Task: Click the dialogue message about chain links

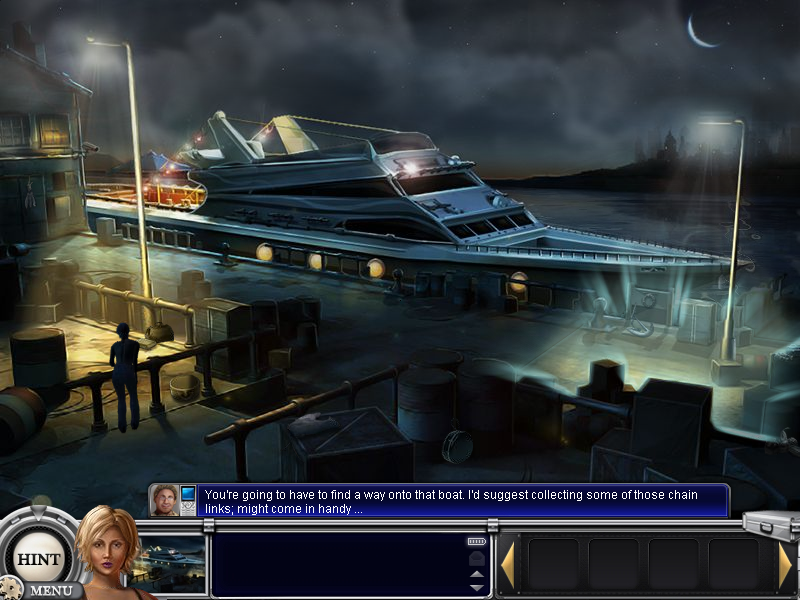Action: tap(462, 501)
